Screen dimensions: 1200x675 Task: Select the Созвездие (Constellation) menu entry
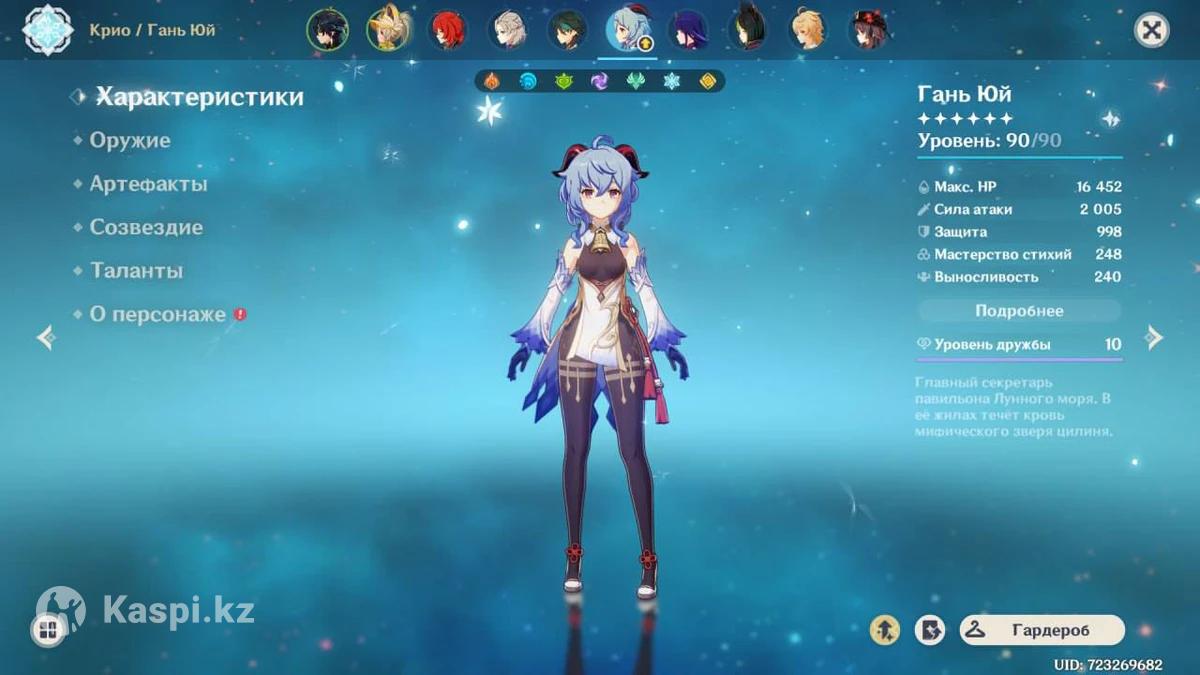click(x=146, y=227)
